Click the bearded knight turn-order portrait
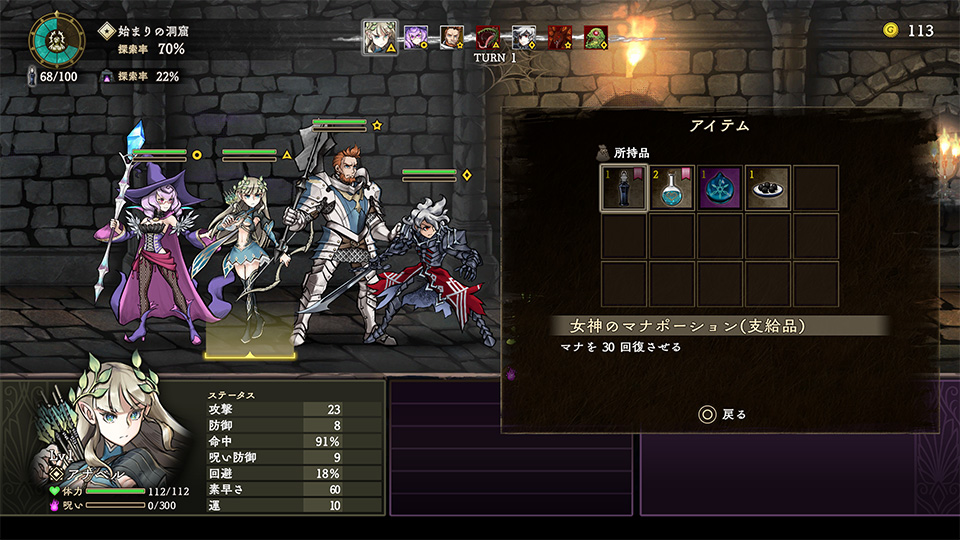The height and width of the screenshot is (540, 960). click(452, 38)
